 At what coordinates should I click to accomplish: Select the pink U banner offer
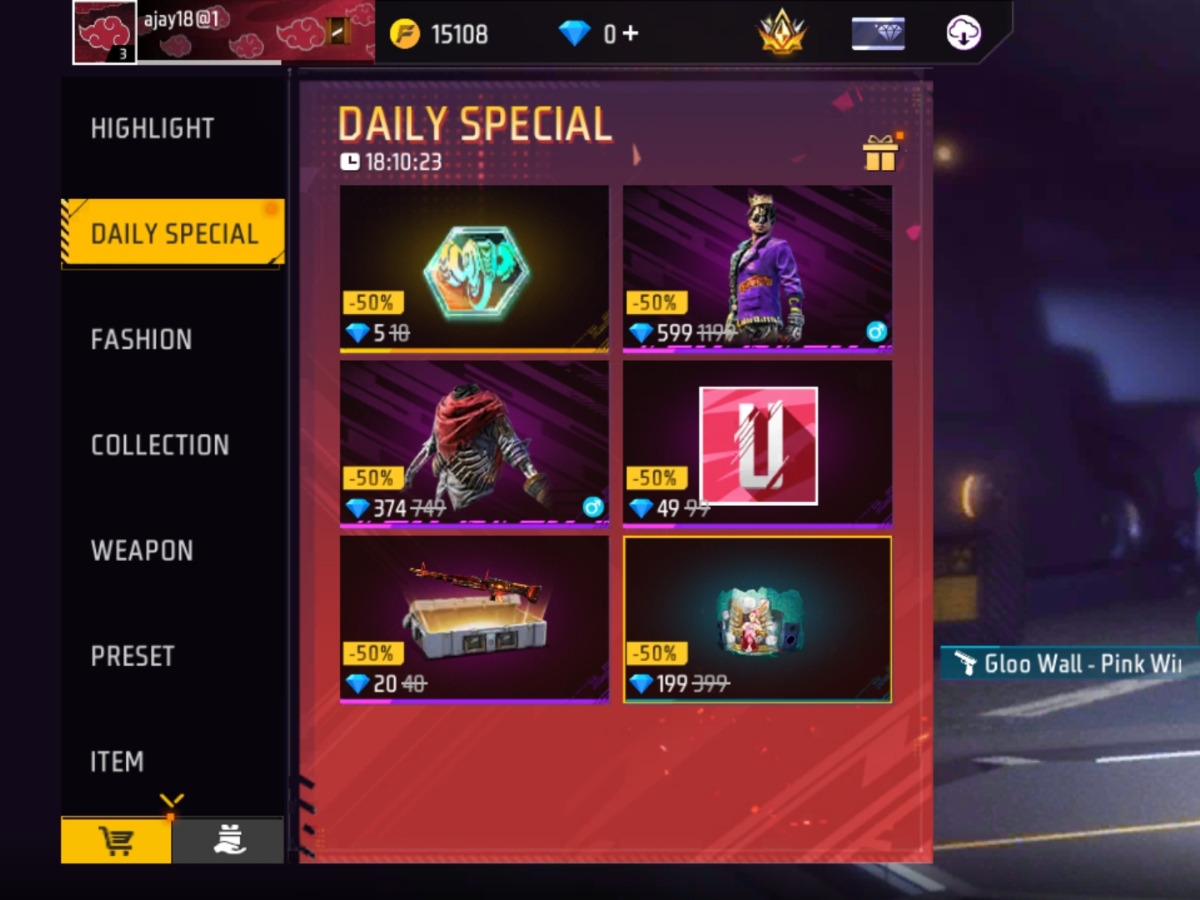[x=757, y=443]
